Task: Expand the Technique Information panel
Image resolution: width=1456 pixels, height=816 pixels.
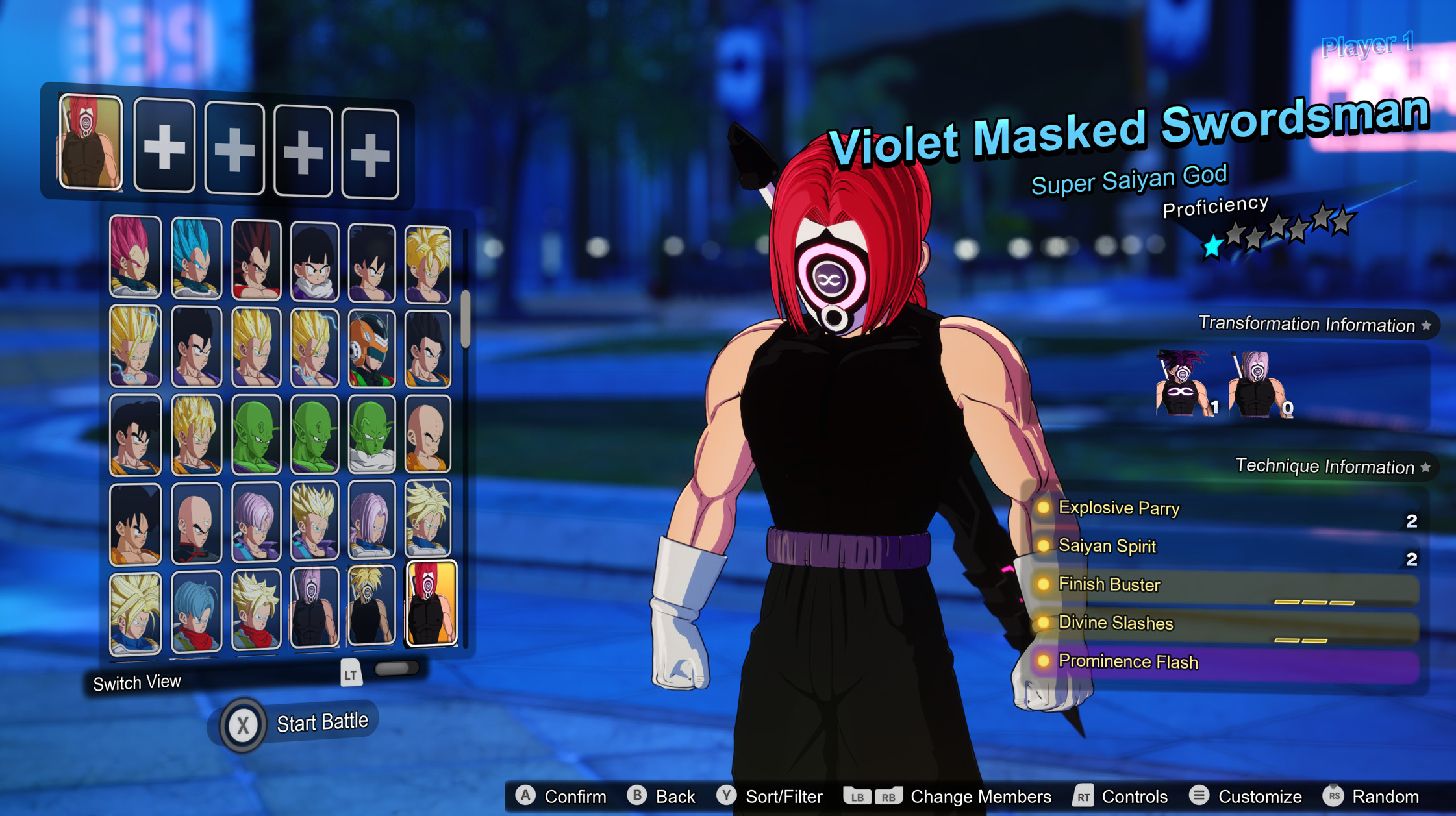Action: 1325,466
